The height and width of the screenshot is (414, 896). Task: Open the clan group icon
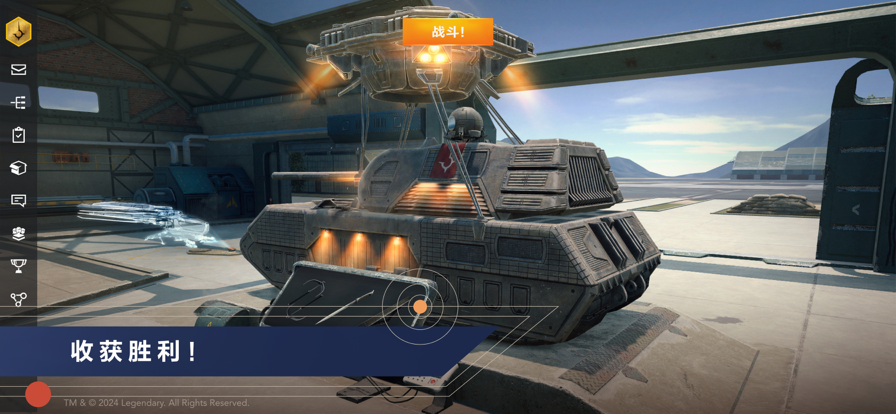tap(19, 233)
